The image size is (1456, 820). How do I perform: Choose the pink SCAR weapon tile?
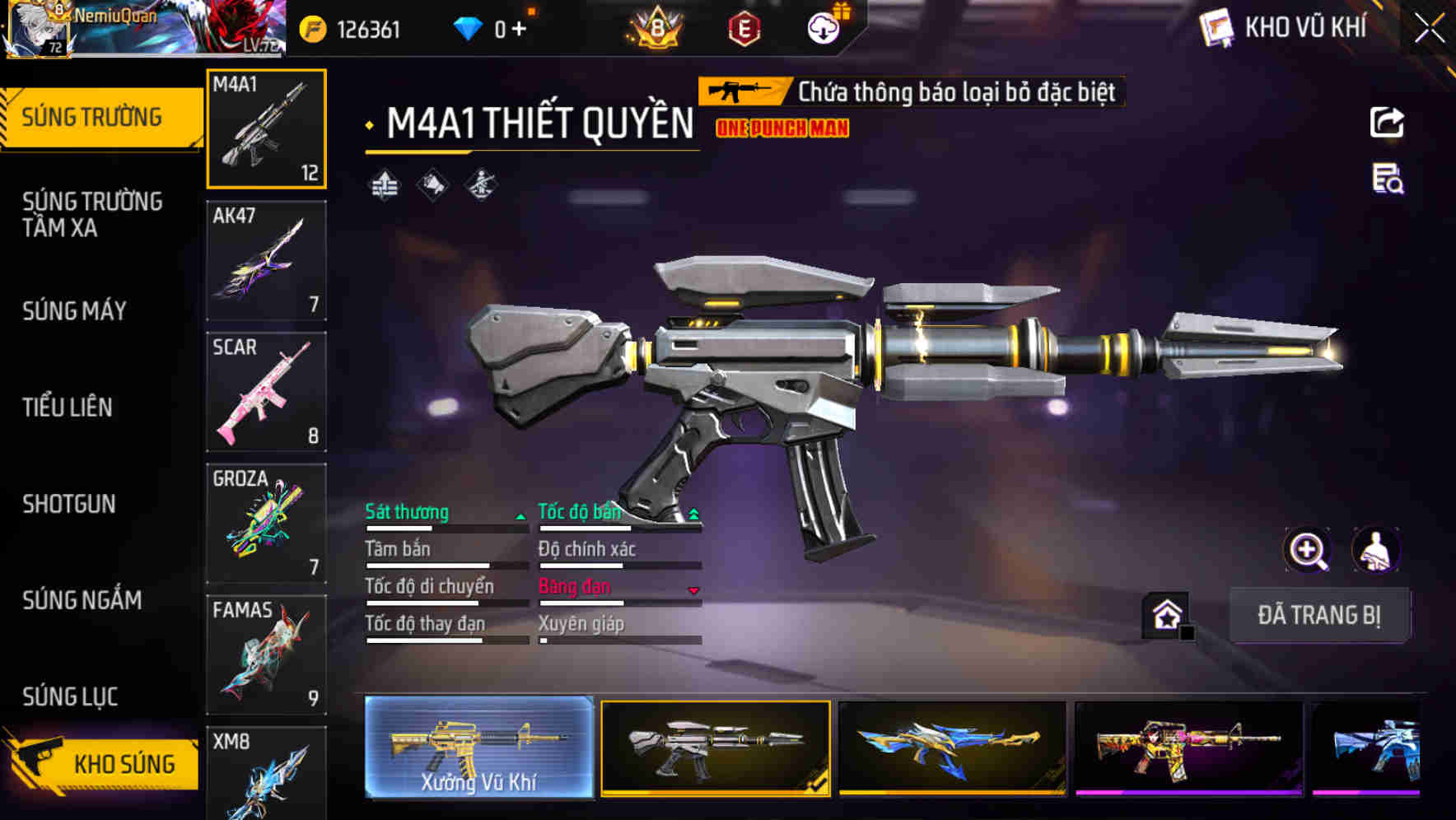(266, 392)
